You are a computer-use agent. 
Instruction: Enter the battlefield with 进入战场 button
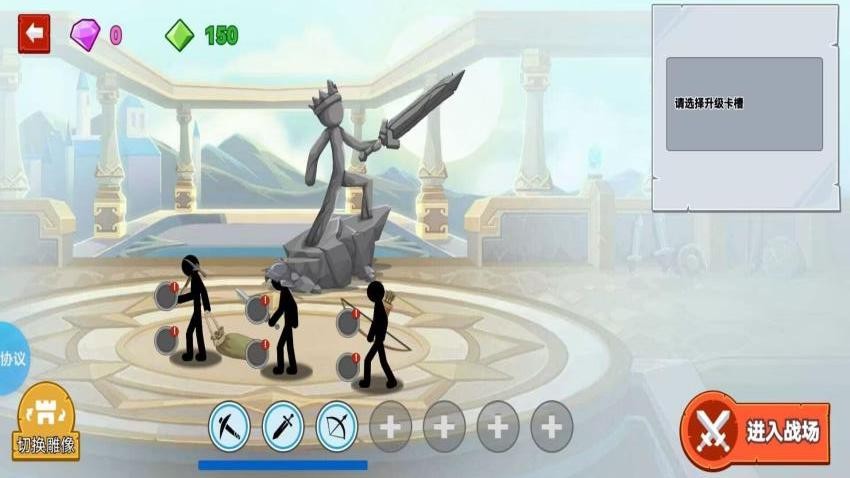(756, 431)
